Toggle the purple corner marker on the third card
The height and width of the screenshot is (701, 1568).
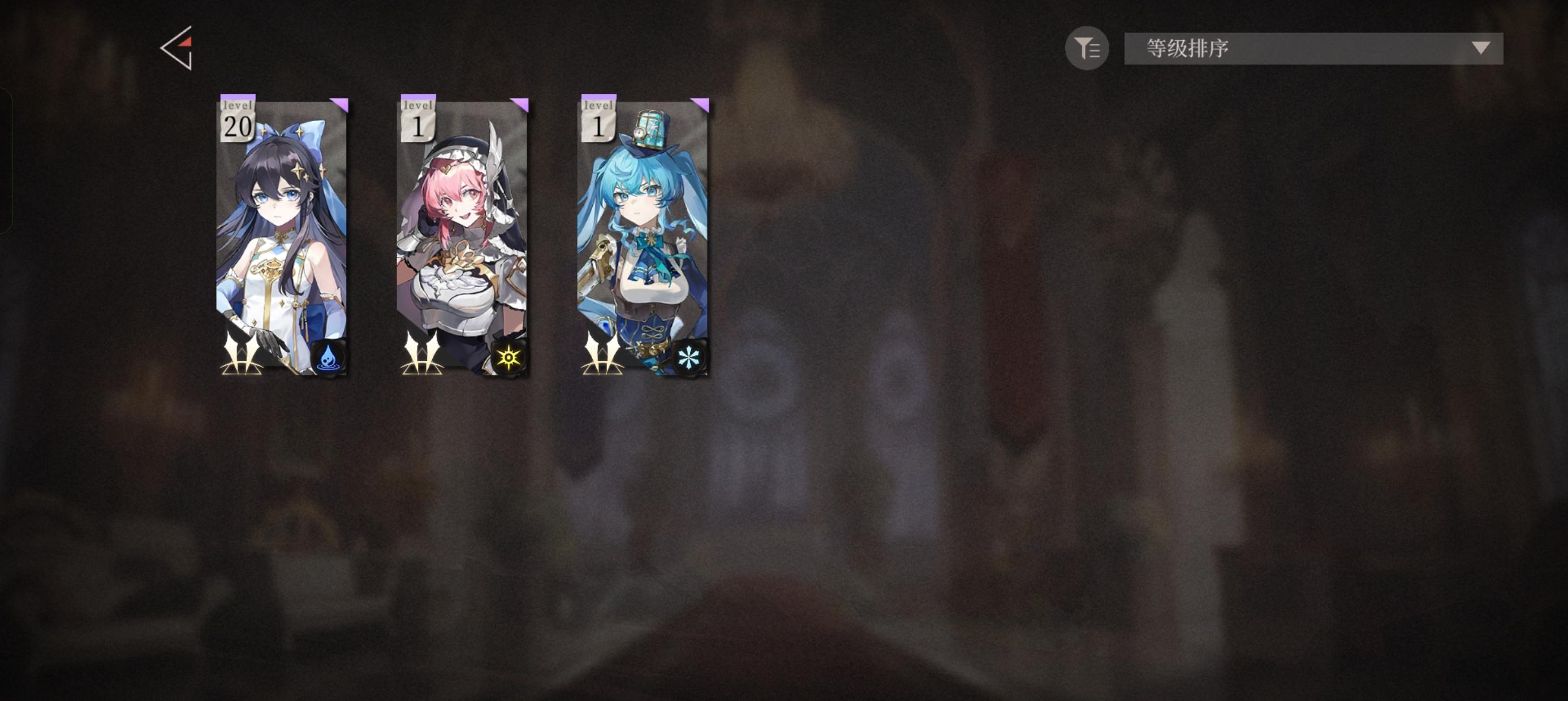703,105
